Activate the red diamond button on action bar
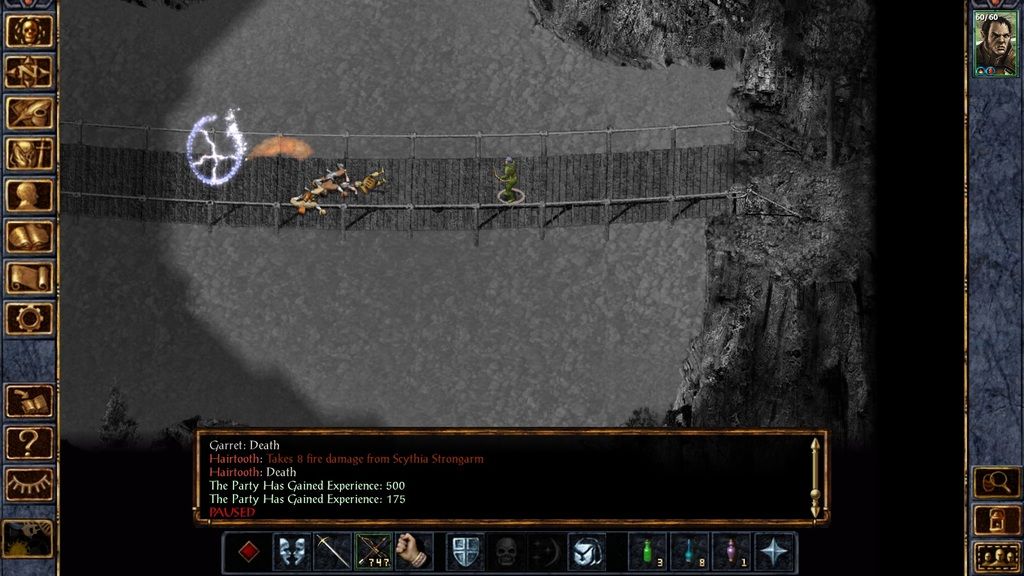This screenshot has height=576, width=1024. pos(250,552)
